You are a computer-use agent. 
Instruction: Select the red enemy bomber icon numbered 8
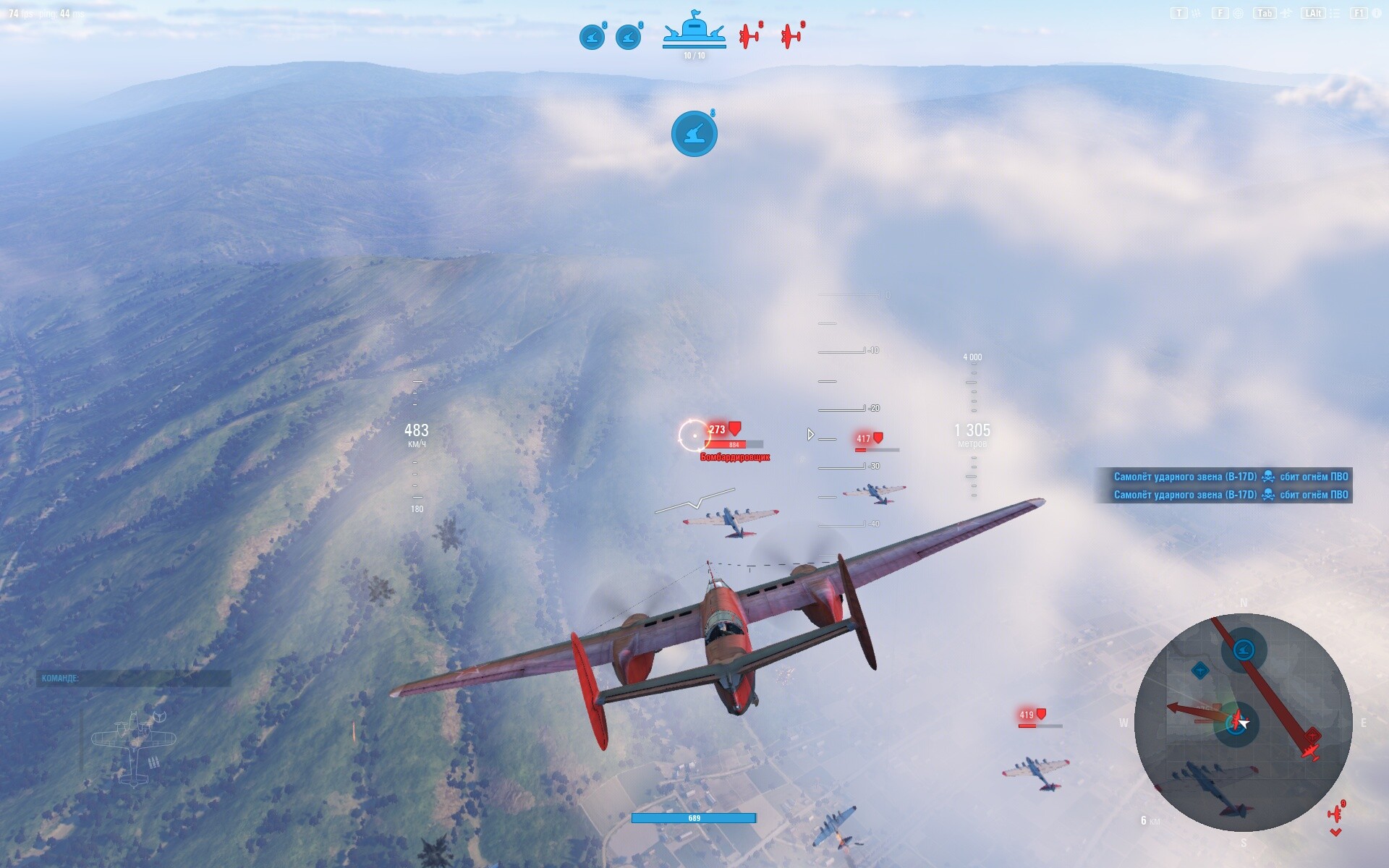(x=750, y=35)
